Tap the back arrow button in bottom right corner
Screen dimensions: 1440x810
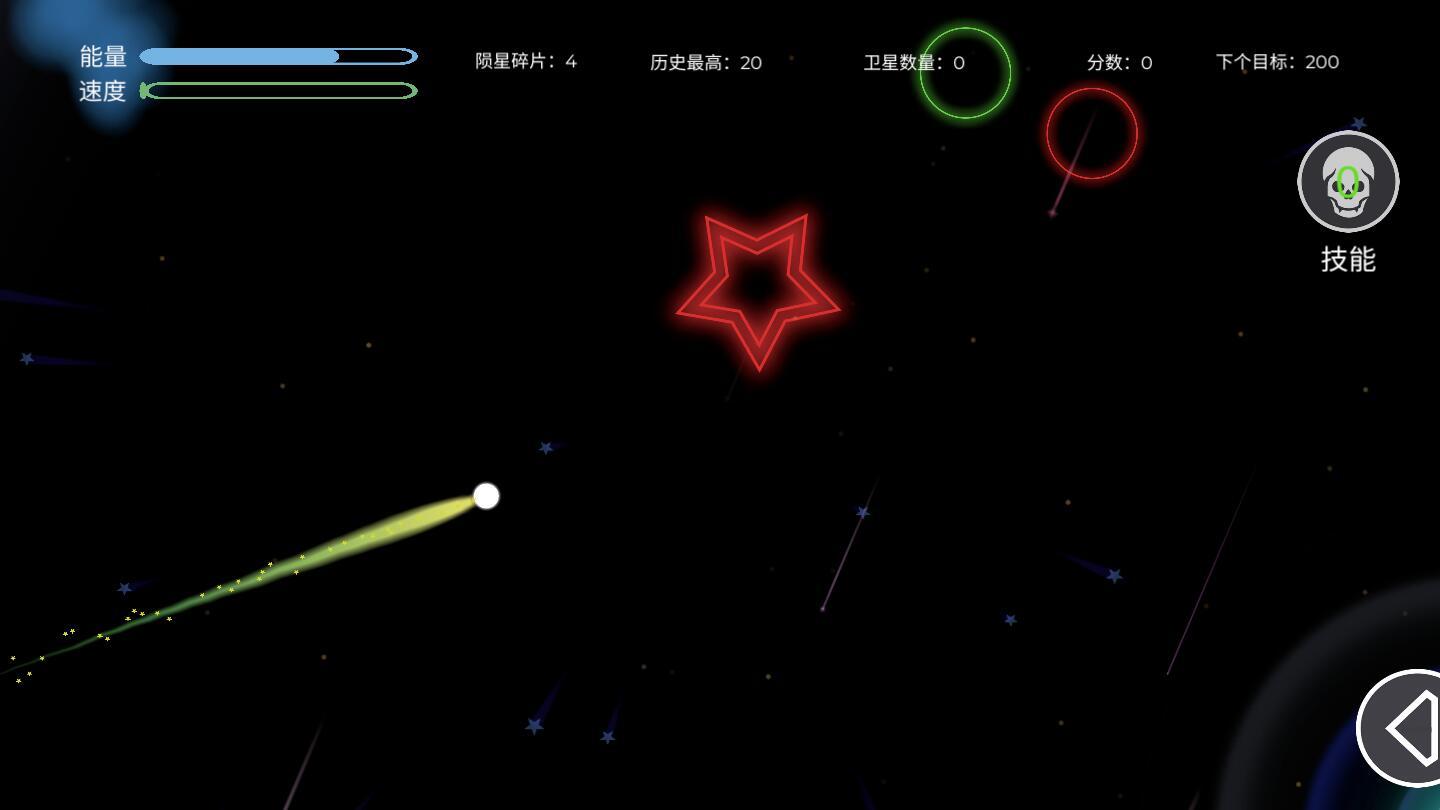point(1410,730)
